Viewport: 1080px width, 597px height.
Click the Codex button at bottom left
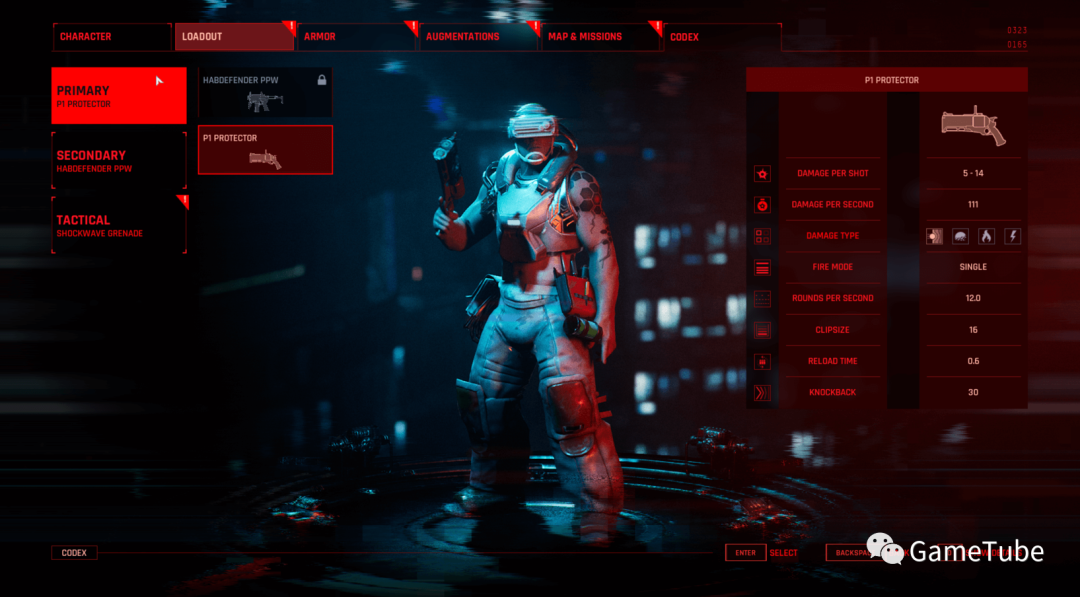[74, 553]
